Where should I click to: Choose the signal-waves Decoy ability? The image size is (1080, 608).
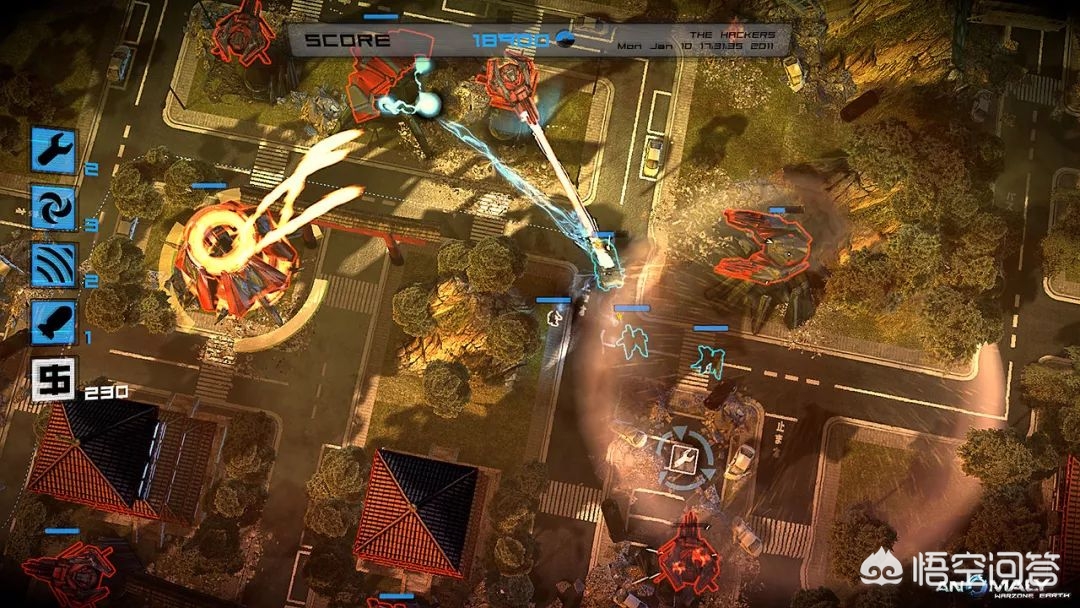click(54, 264)
